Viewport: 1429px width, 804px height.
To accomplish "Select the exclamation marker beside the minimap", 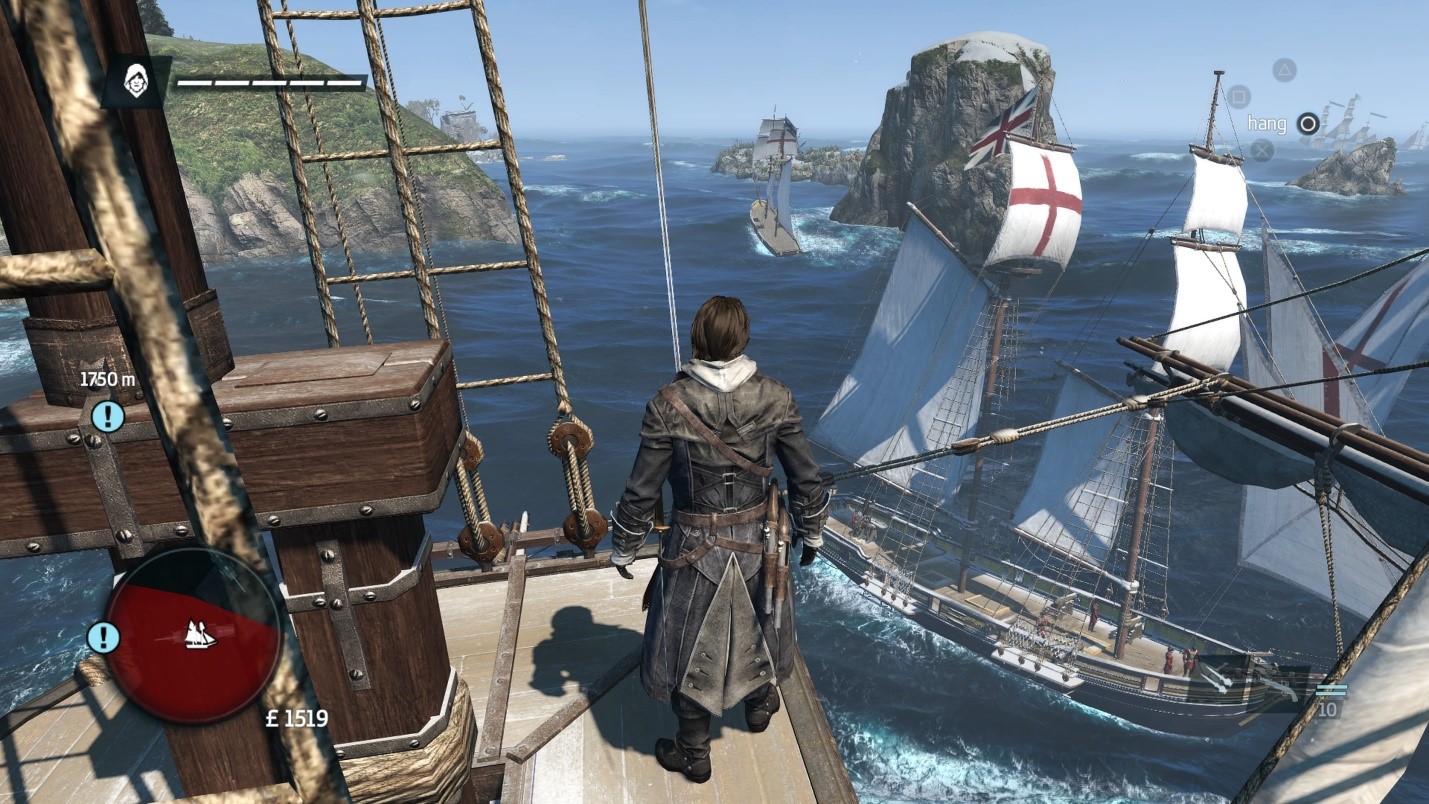I will click(x=103, y=637).
